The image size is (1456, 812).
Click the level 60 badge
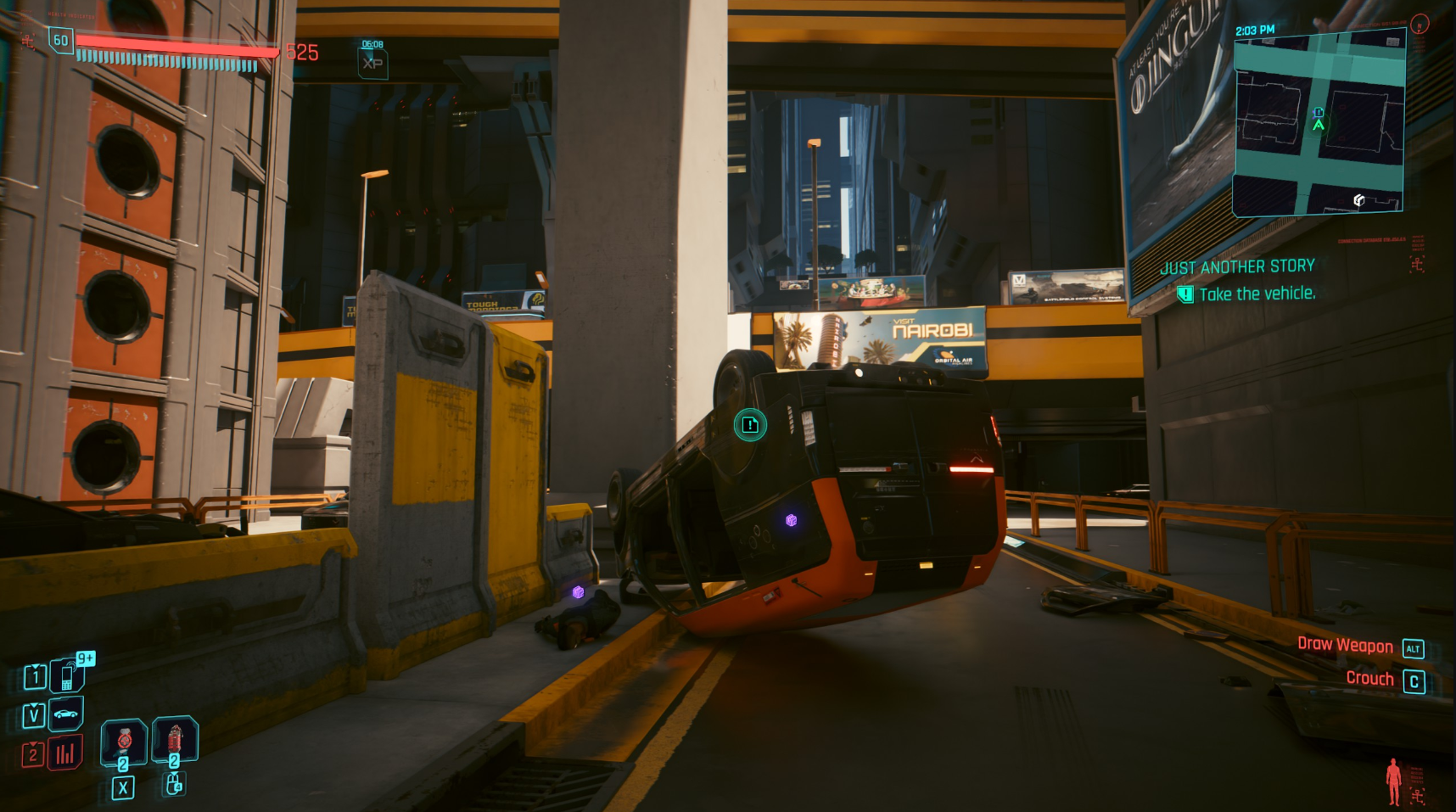coord(61,40)
